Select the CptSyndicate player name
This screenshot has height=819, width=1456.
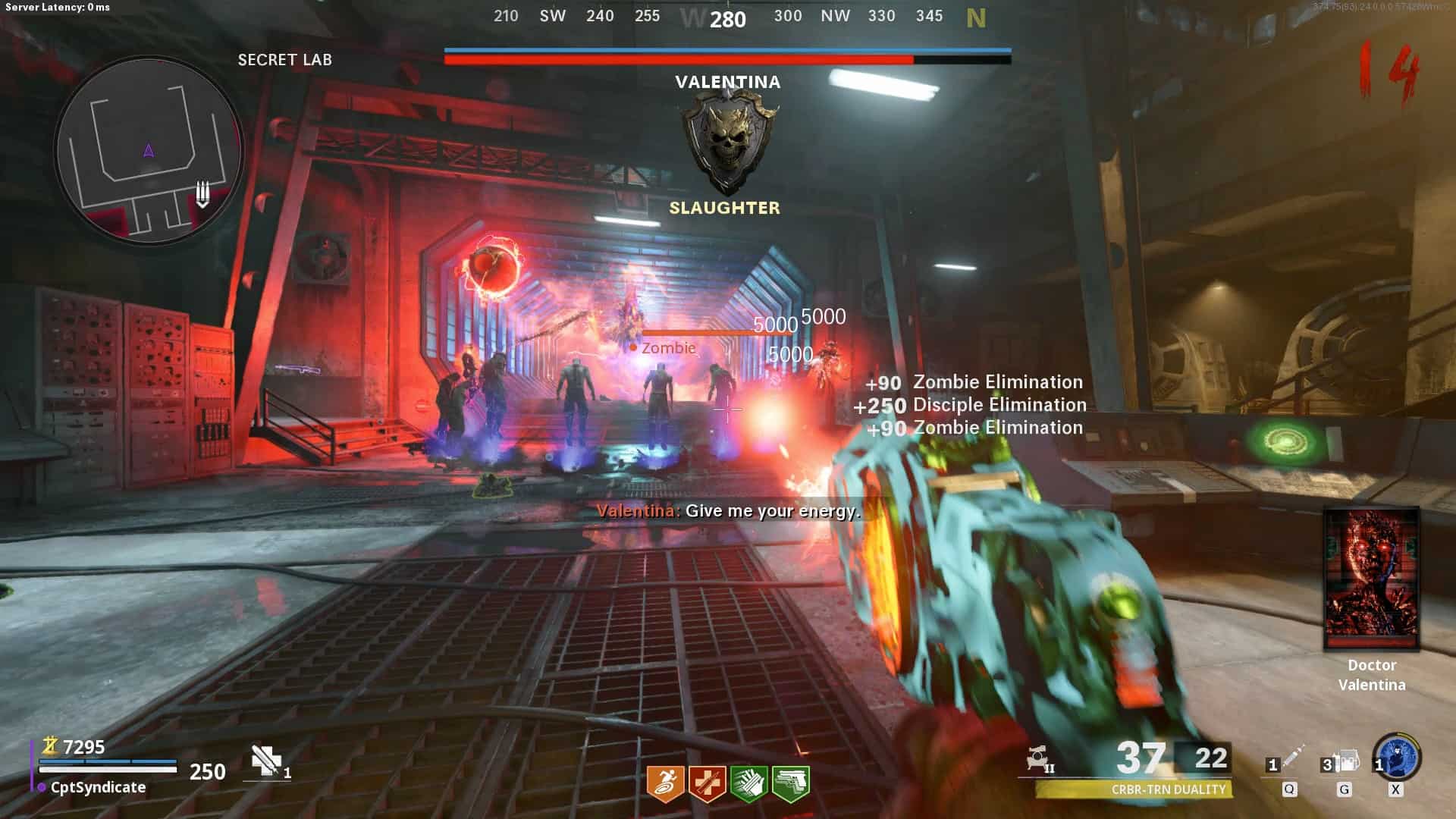[98, 787]
